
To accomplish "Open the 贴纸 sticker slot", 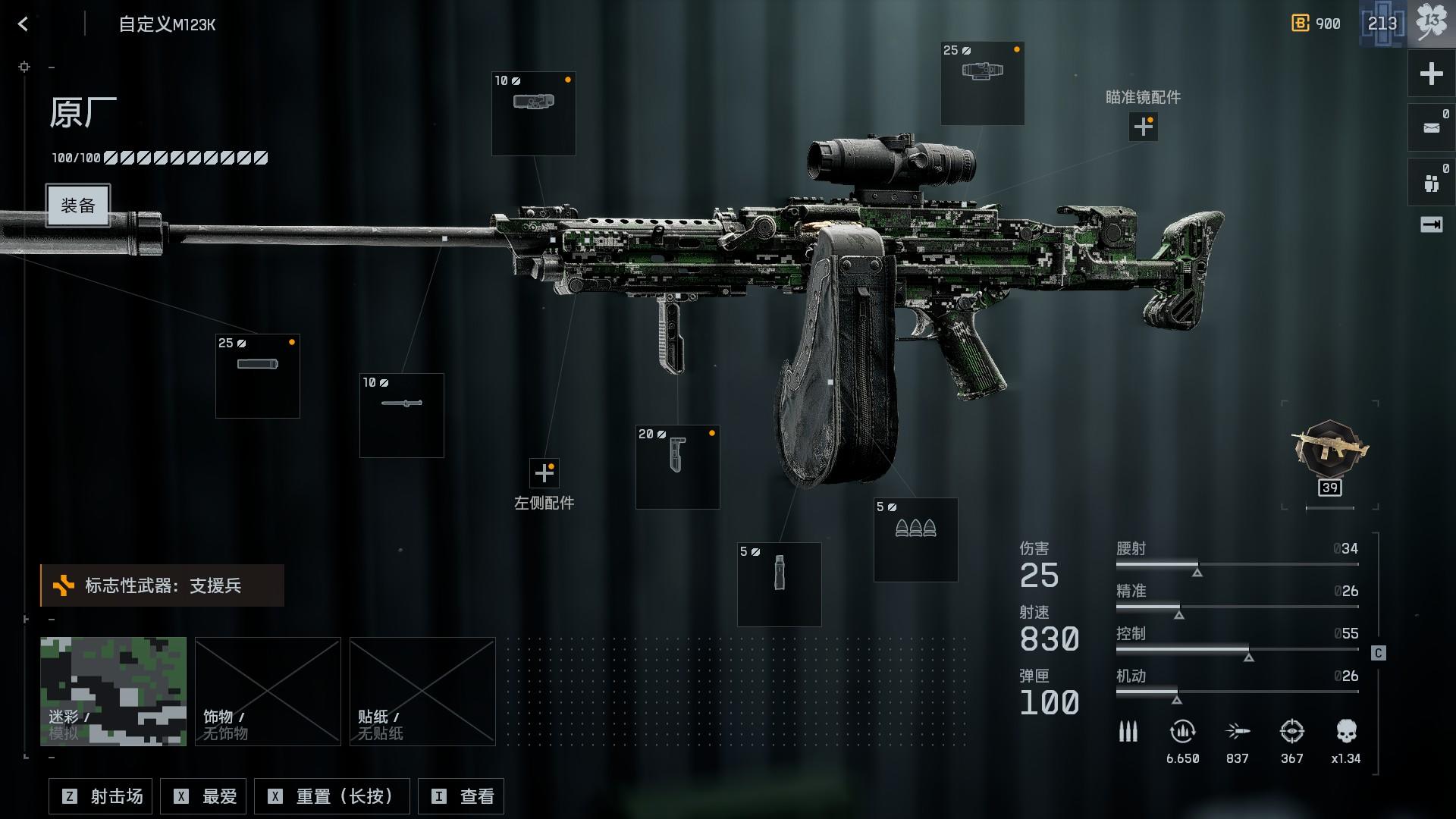I will (x=422, y=691).
